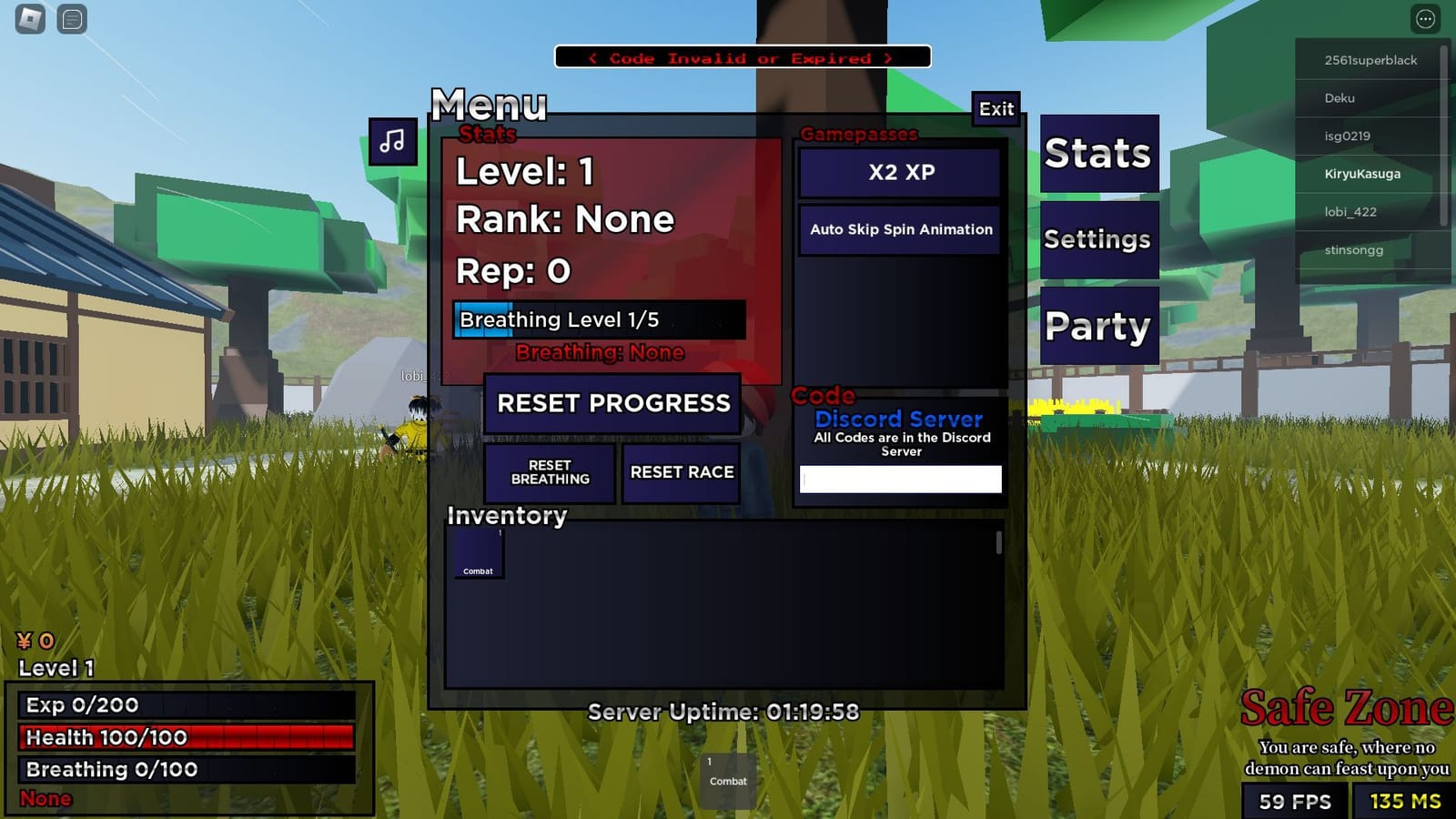Image resolution: width=1456 pixels, height=819 pixels.
Task: Click the music note icon
Action: point(392,142)
